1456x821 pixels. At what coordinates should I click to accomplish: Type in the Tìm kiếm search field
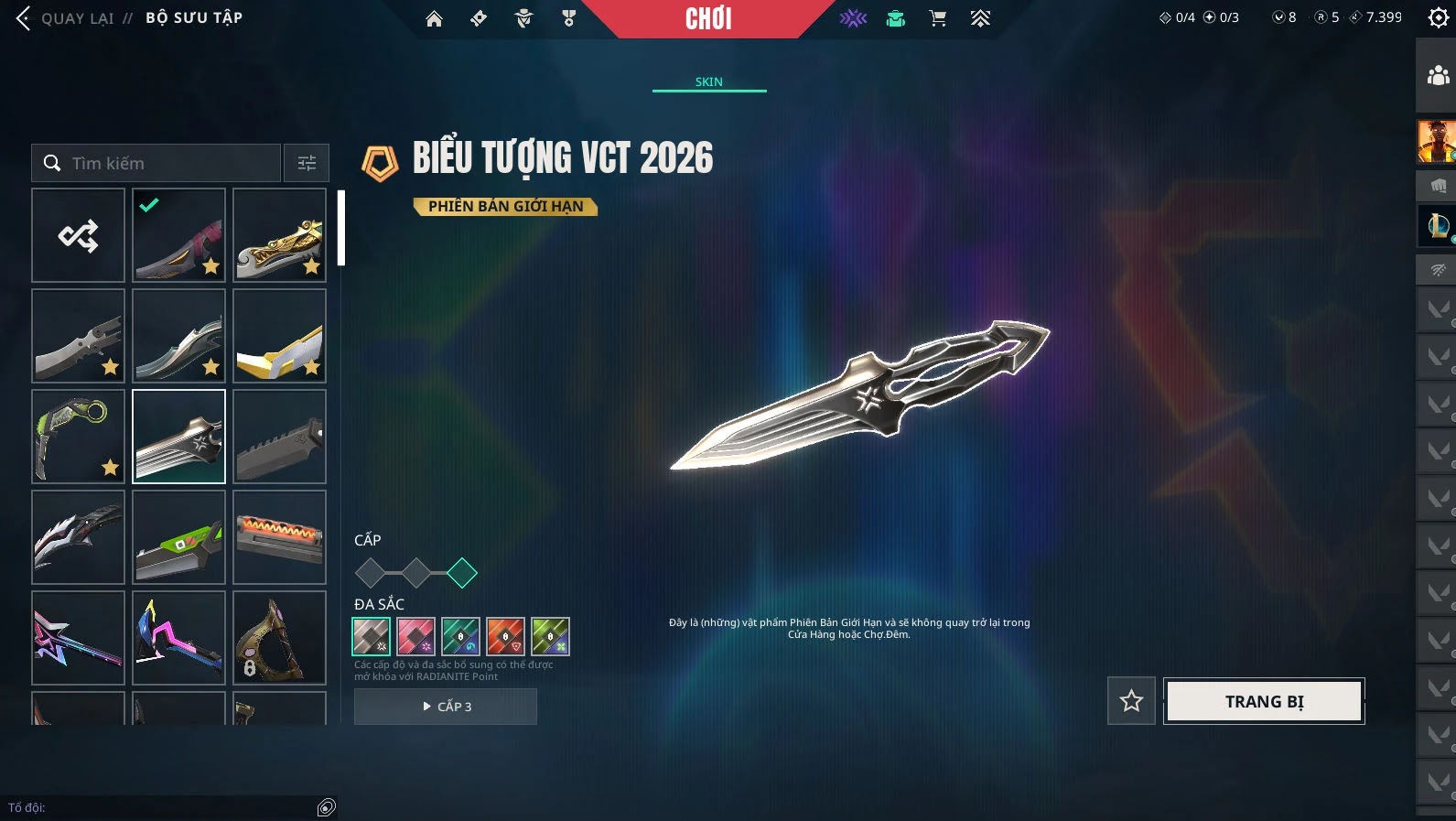pos(165,163)
